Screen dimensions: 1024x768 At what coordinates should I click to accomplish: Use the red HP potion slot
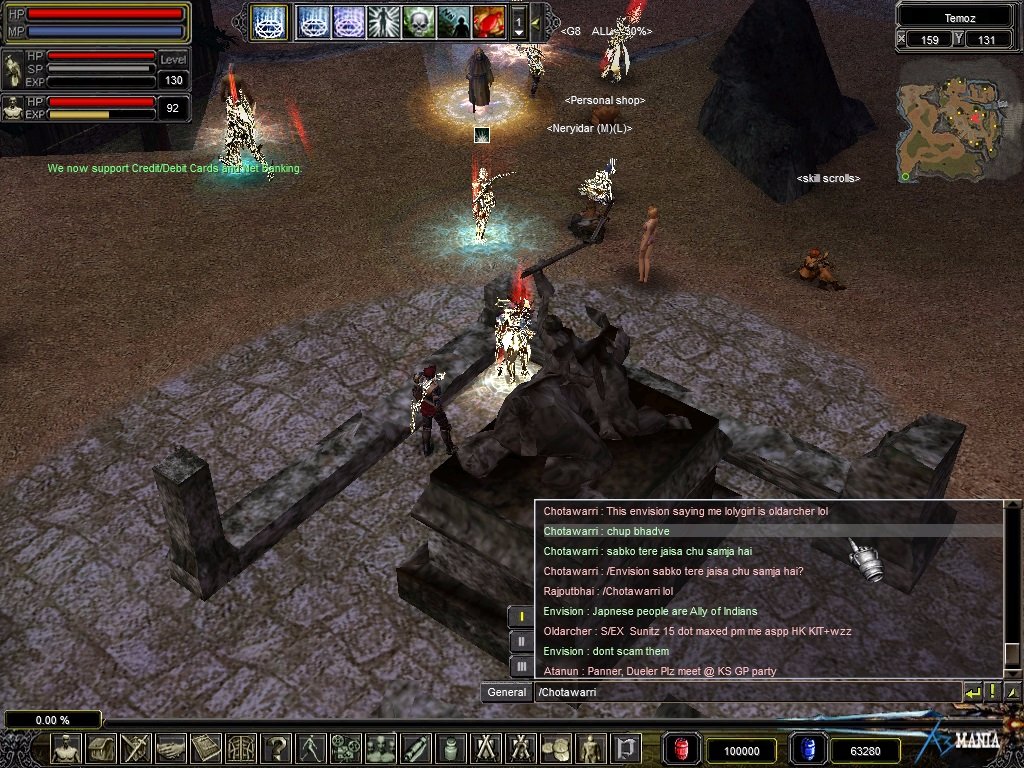coord(681,749)
